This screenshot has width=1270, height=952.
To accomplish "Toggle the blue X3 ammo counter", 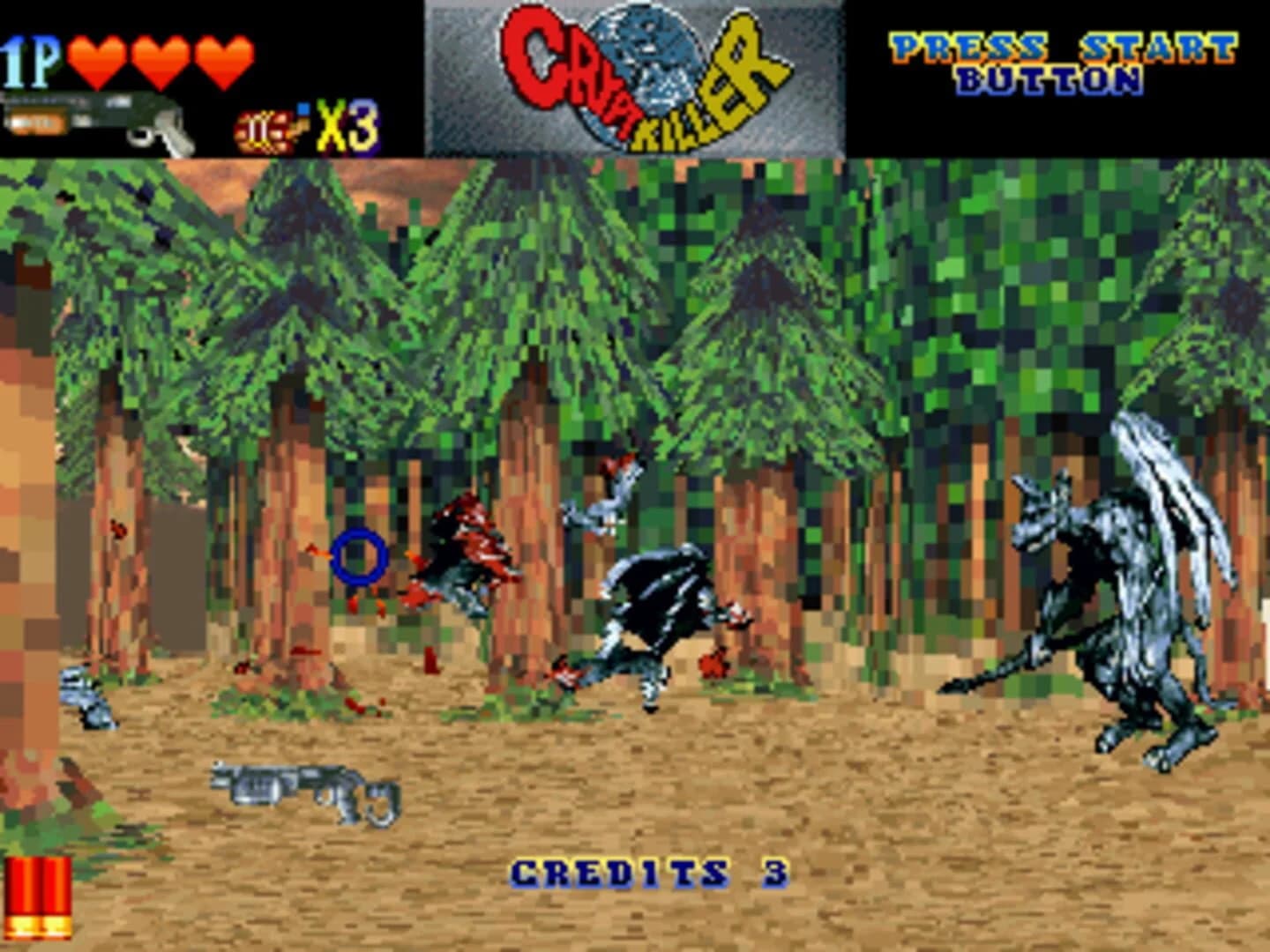I will pos(344,126).
